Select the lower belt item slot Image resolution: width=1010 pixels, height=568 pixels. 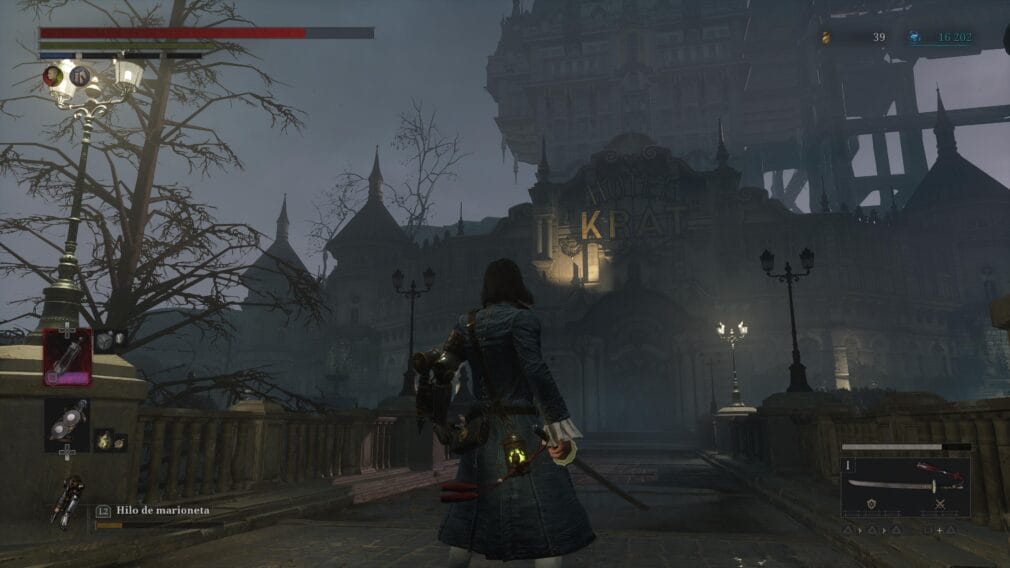click(x=67, y=424)
